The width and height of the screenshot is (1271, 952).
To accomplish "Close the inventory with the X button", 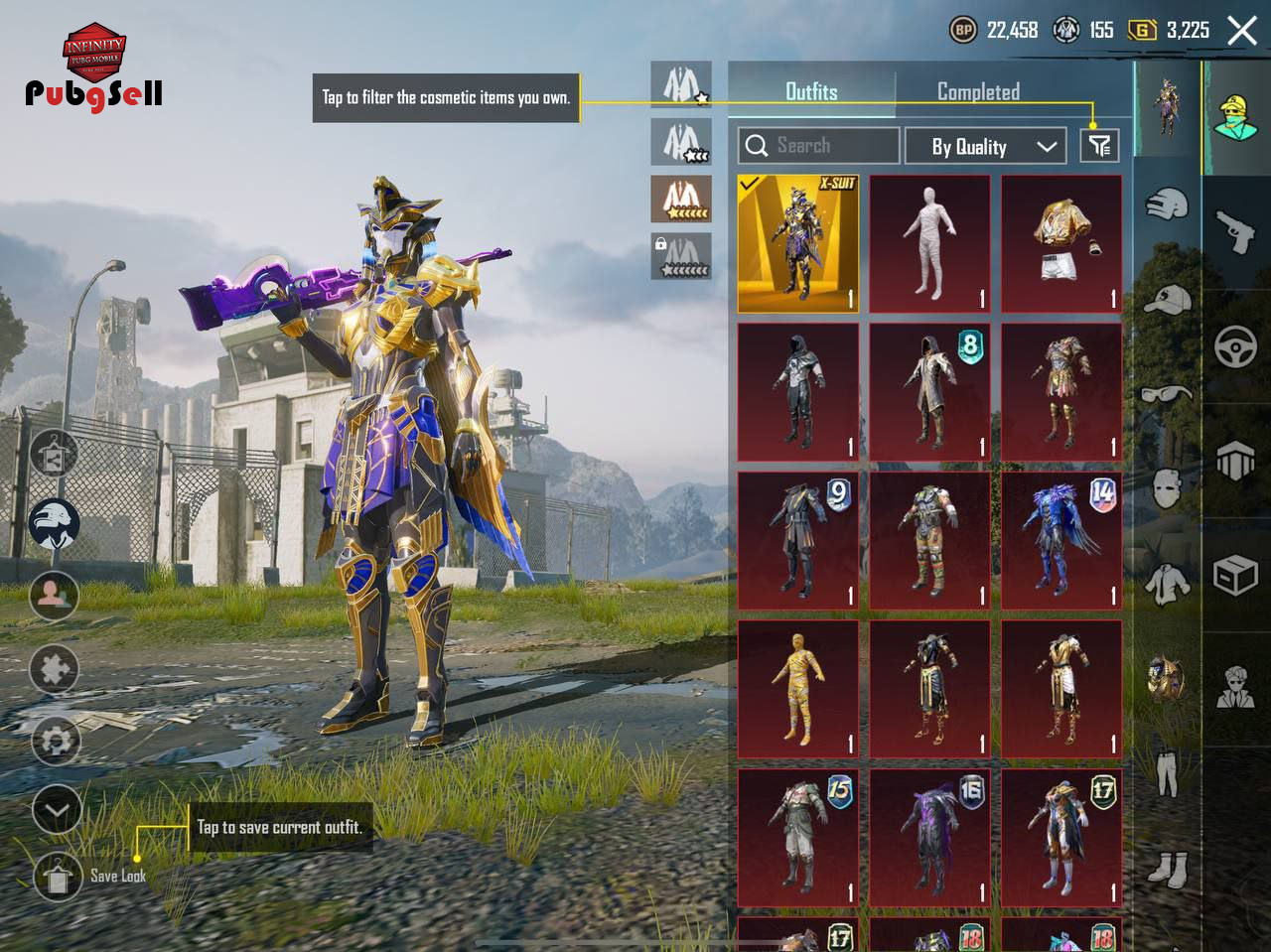I will [x=1242, y=31].
